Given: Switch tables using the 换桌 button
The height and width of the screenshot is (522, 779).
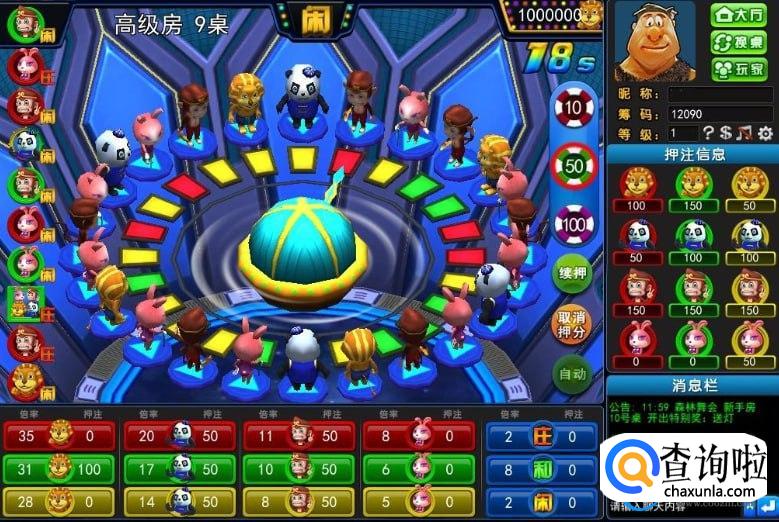Looking at the screenshot, I should tap(738, 42).
